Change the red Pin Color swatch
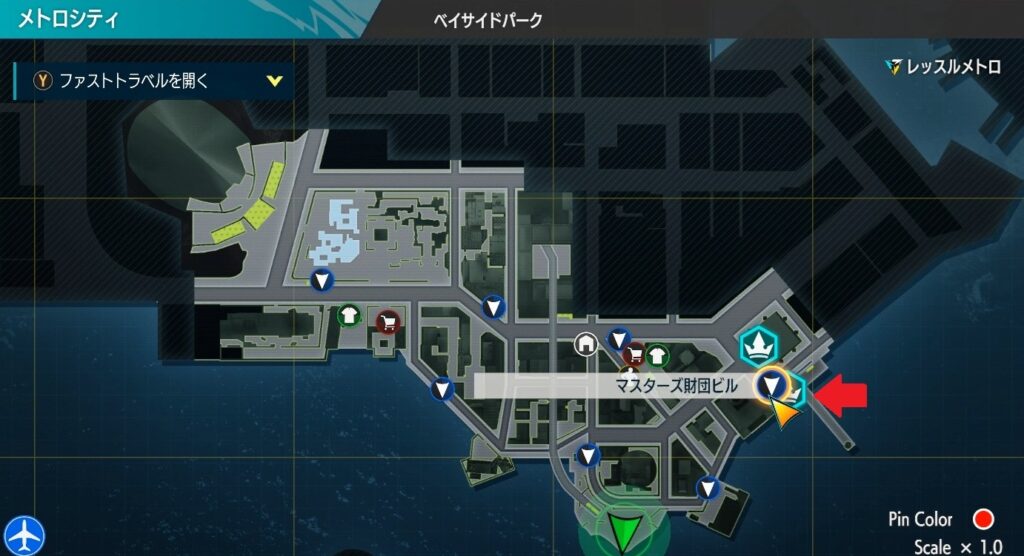The image size is (1024, 556). click(982, 519)
